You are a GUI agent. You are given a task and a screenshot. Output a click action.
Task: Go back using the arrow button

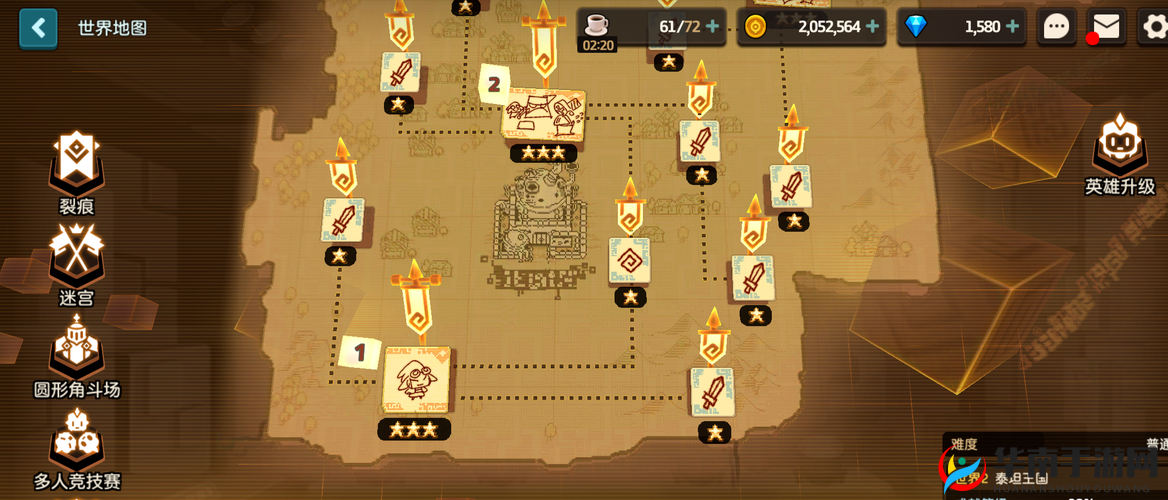tap(38, 27)
